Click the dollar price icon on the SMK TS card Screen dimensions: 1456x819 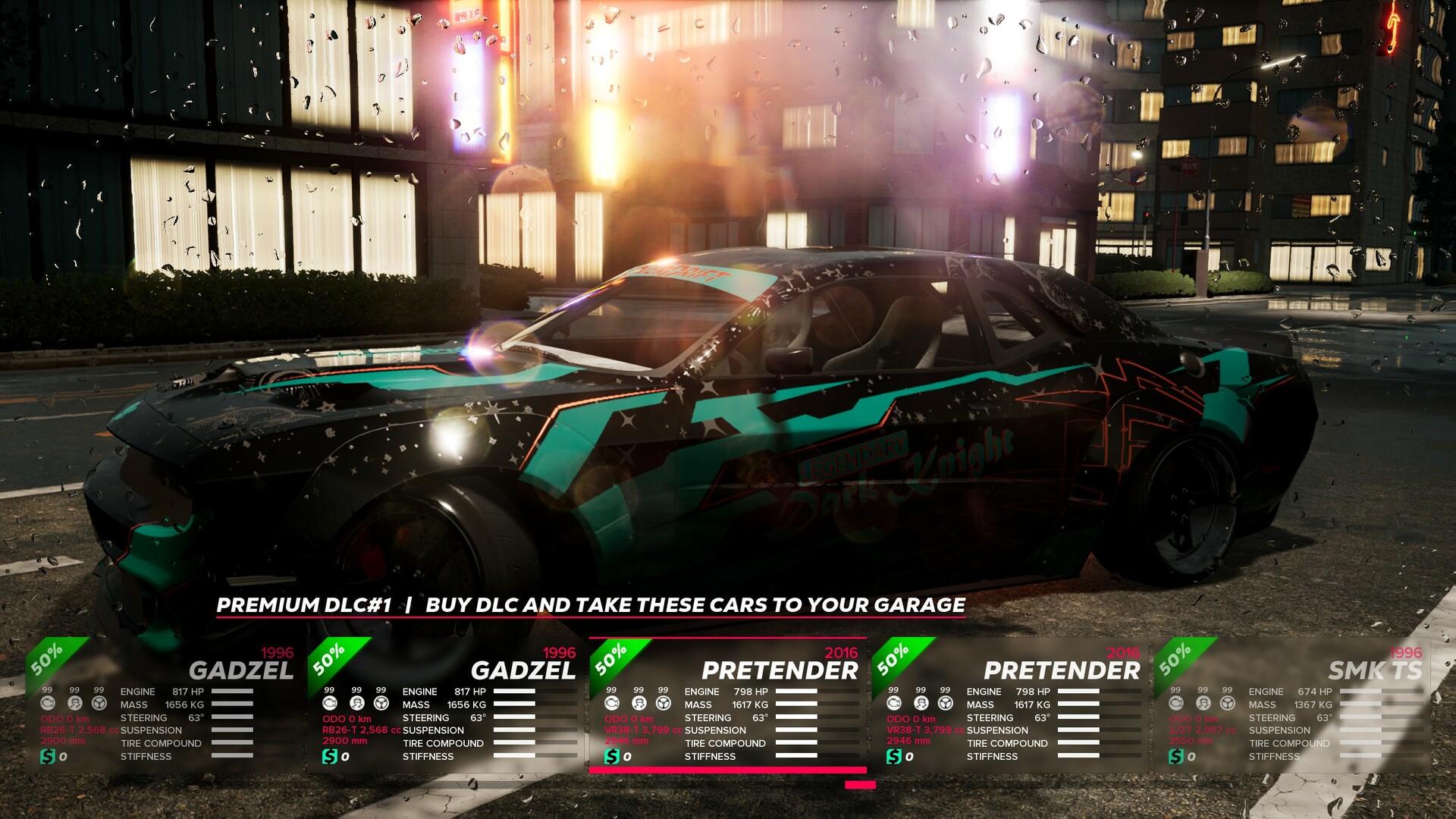(x=1177, y=755)
